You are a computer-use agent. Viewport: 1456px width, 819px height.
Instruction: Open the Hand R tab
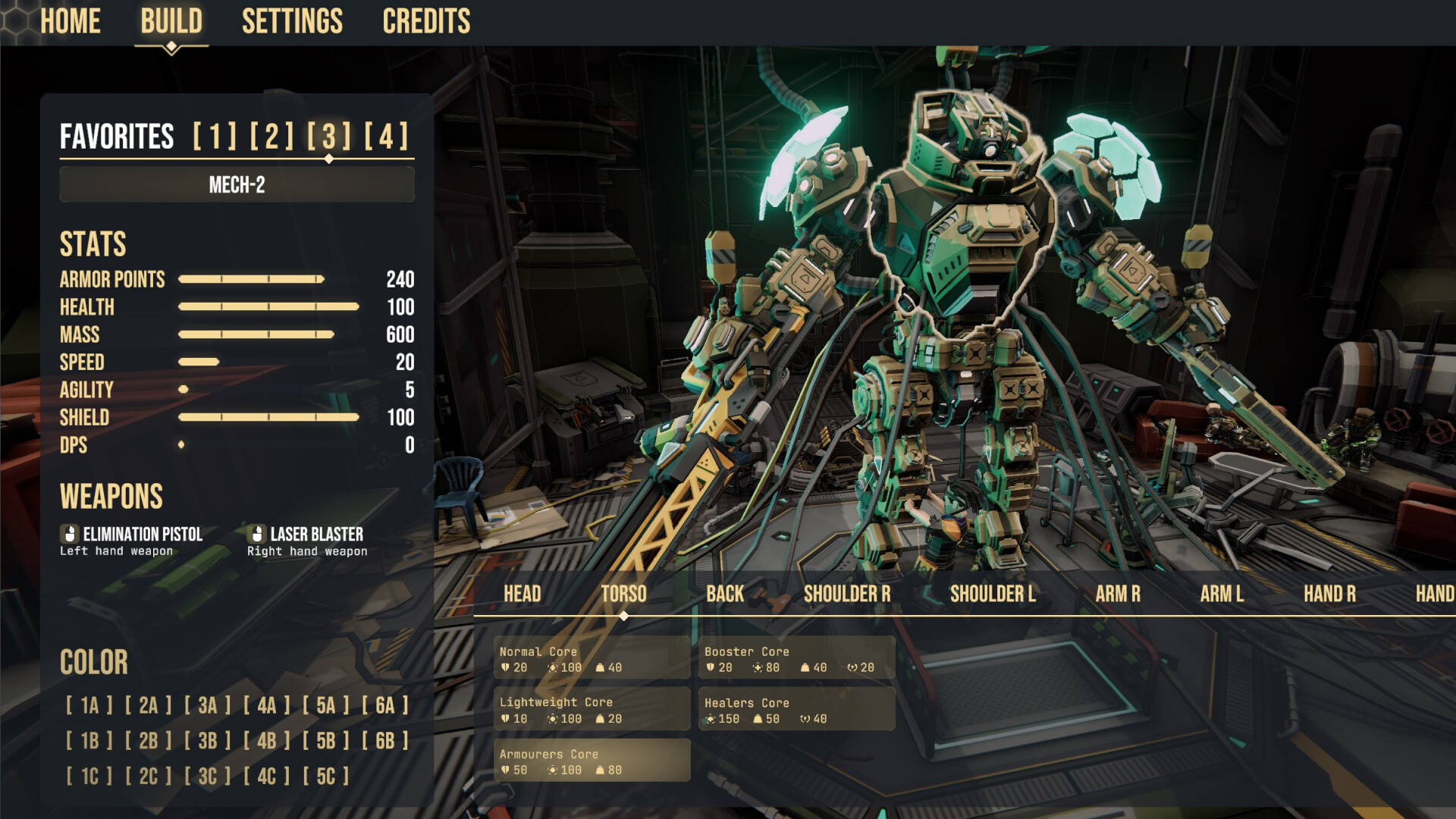click(x=1329, y=594)
